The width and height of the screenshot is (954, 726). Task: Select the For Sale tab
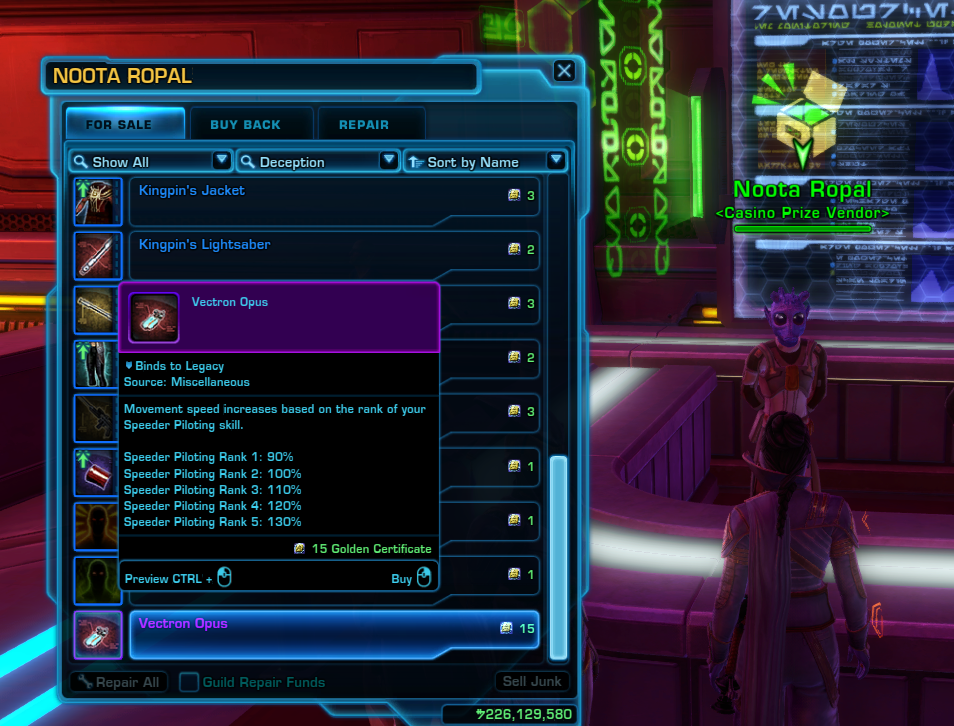[119, 125]
